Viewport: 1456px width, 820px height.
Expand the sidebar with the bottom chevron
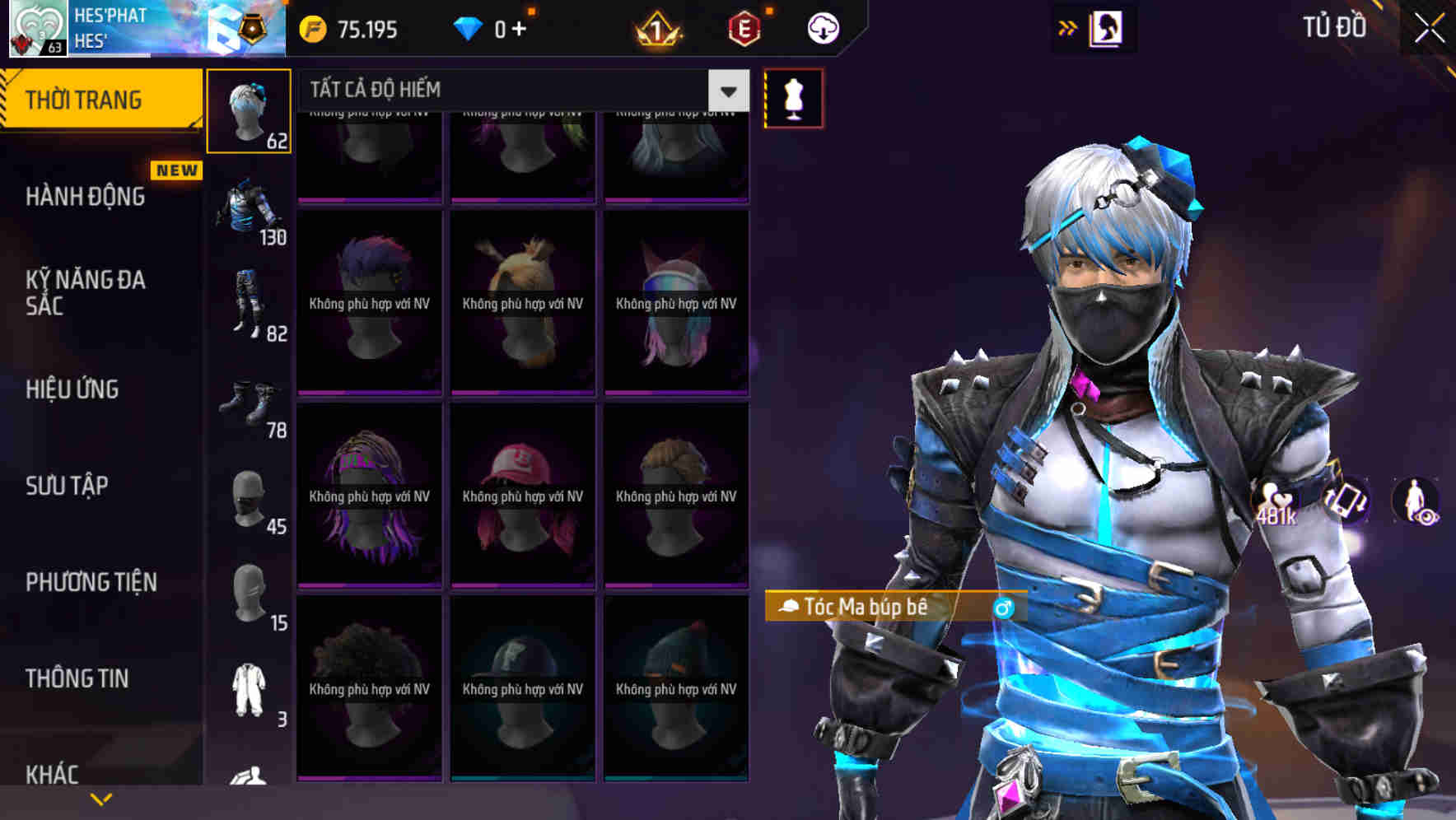click(100, 797)
